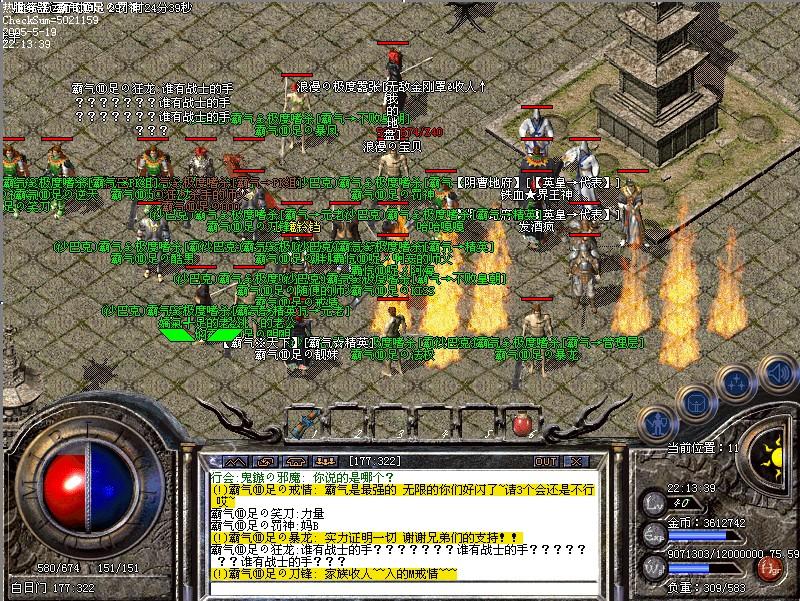
Task: Click the X exit button above chat
Action: tap(576, 461)
